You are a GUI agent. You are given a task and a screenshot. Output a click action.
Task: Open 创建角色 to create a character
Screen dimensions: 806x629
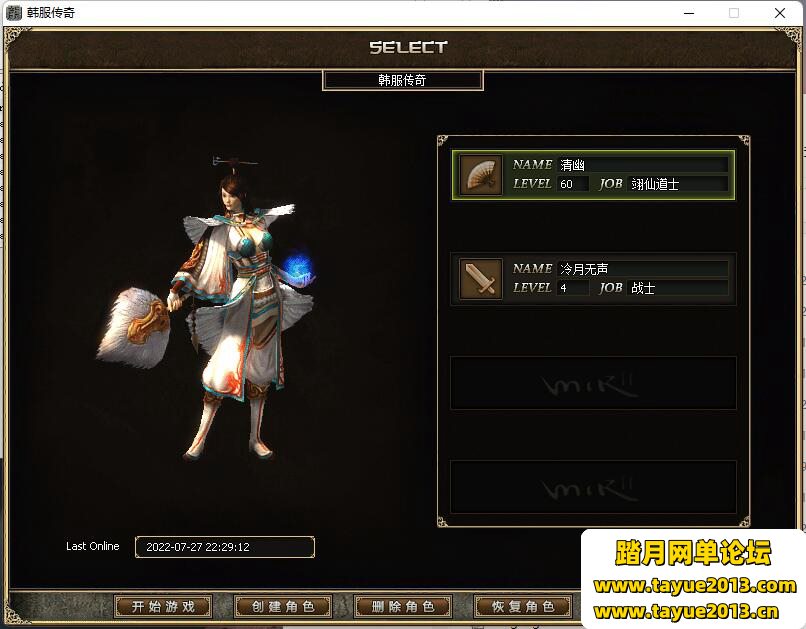click(283, 606)
